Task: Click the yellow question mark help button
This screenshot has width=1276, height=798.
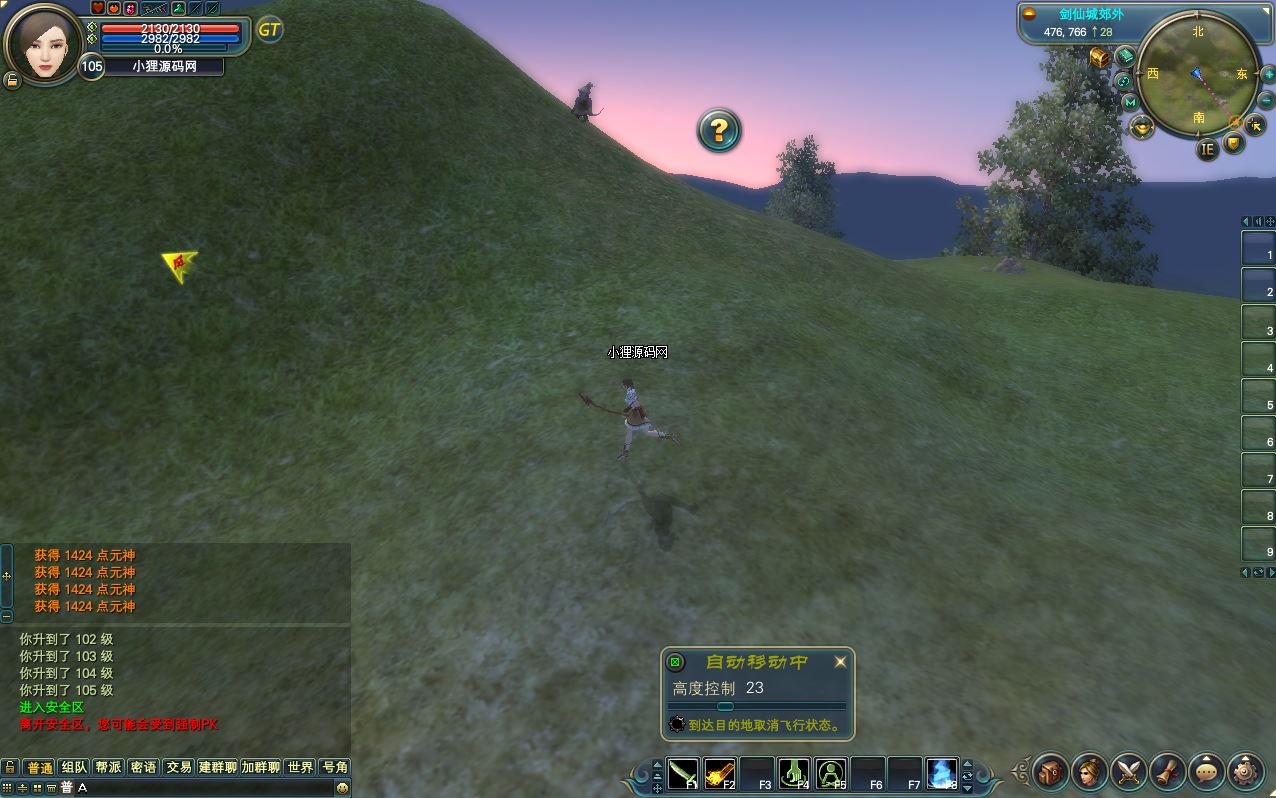Action: pos(718,130)
